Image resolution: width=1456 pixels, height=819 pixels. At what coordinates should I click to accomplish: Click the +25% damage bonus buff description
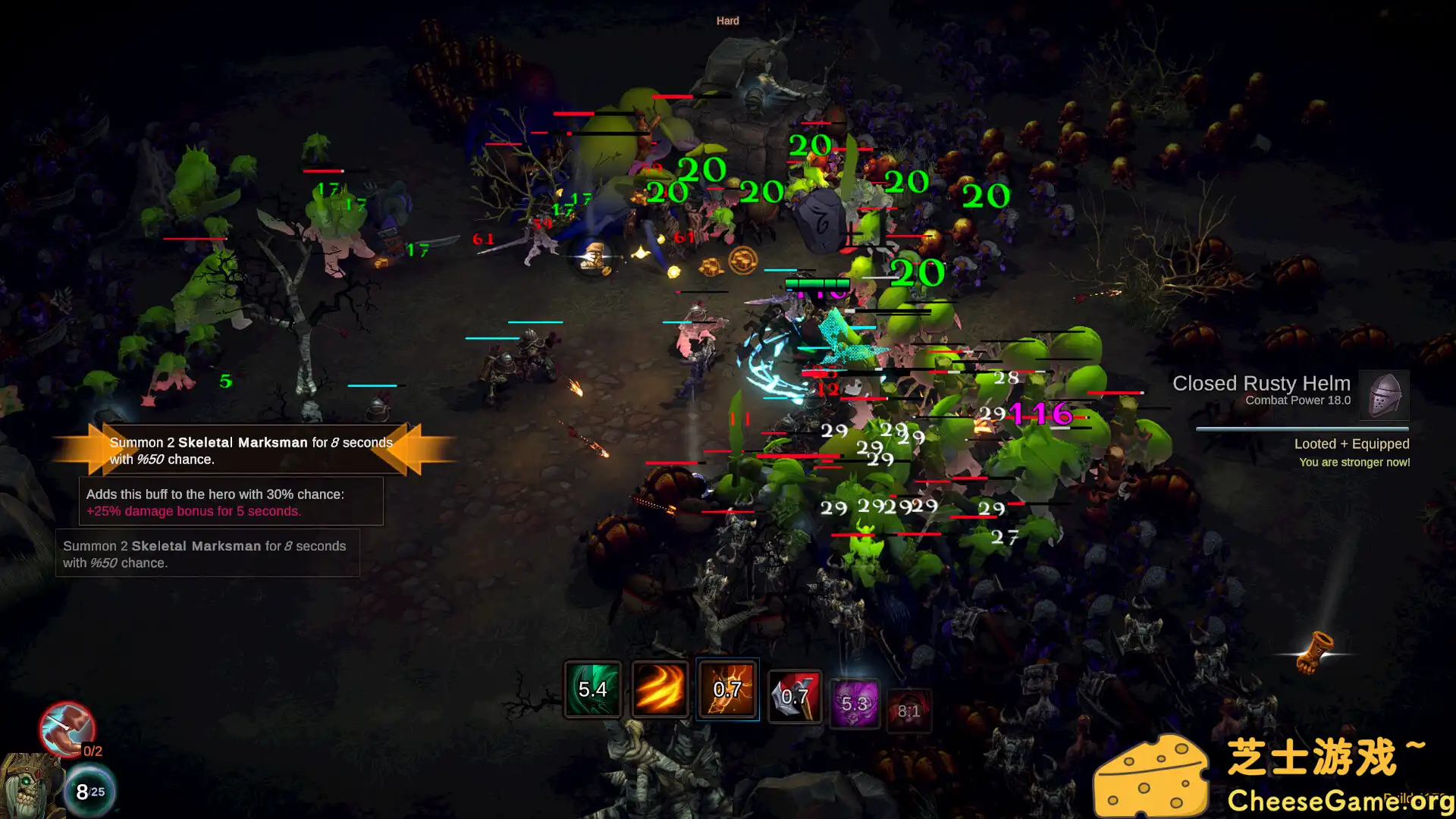pyautogui.click(x=193, y=511)
